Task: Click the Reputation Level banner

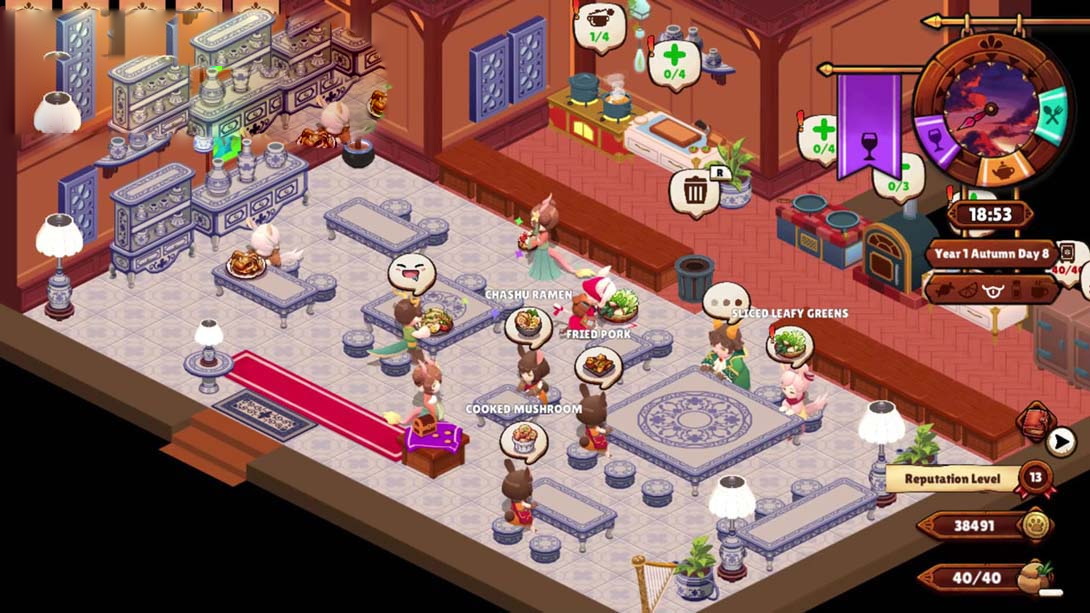Action: [x=951, y=479]
